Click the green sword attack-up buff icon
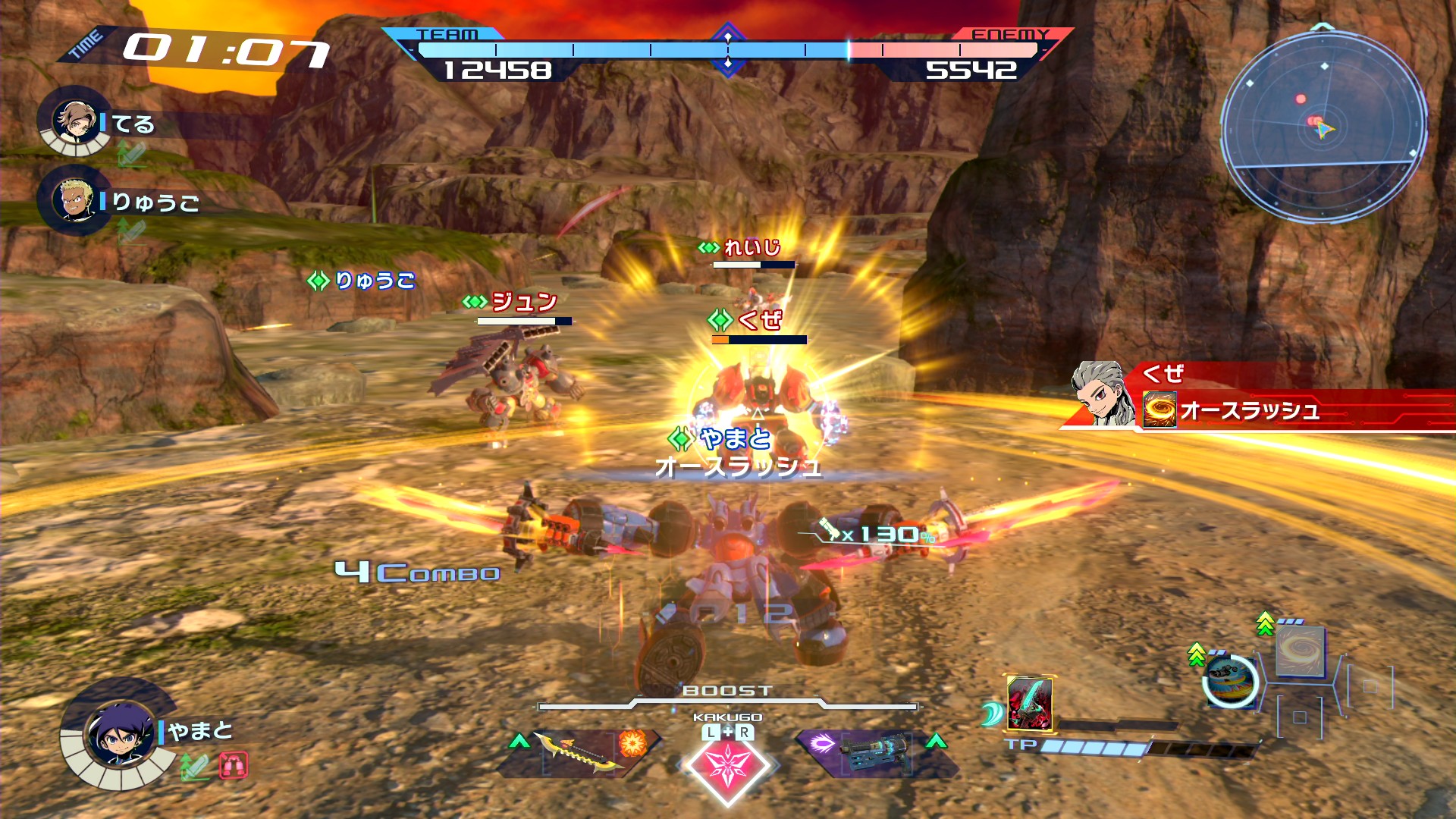Viewport: 1456px width, 819px height. [x=194, y=767]
